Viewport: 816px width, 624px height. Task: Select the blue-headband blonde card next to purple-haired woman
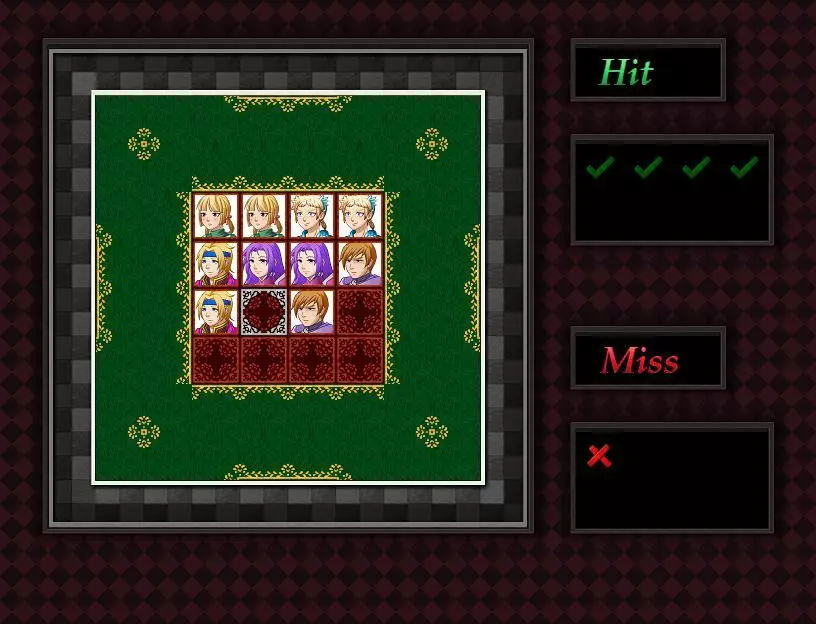(x=216, y=264)
